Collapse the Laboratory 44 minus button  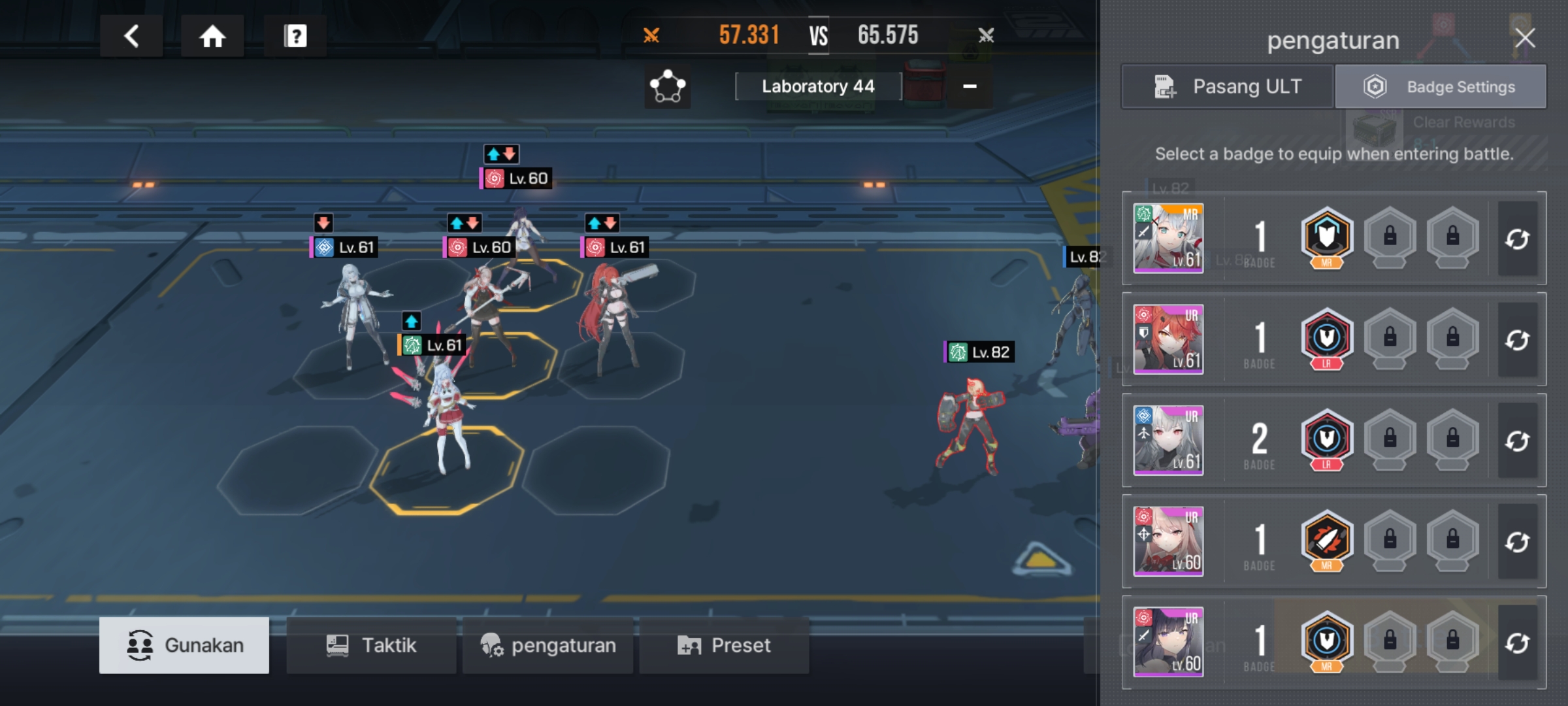click(x=970, y=86)
